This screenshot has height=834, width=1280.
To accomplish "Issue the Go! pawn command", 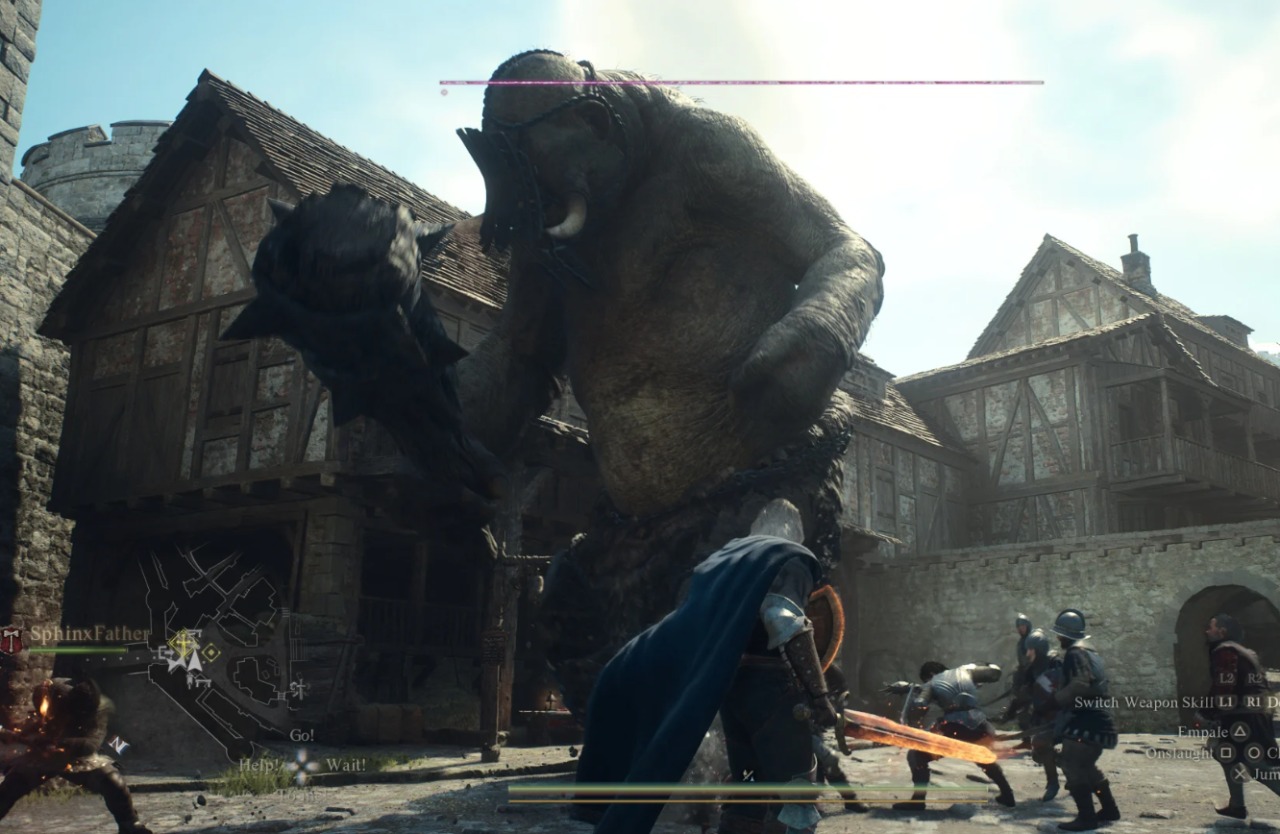I will pos(301,735).
